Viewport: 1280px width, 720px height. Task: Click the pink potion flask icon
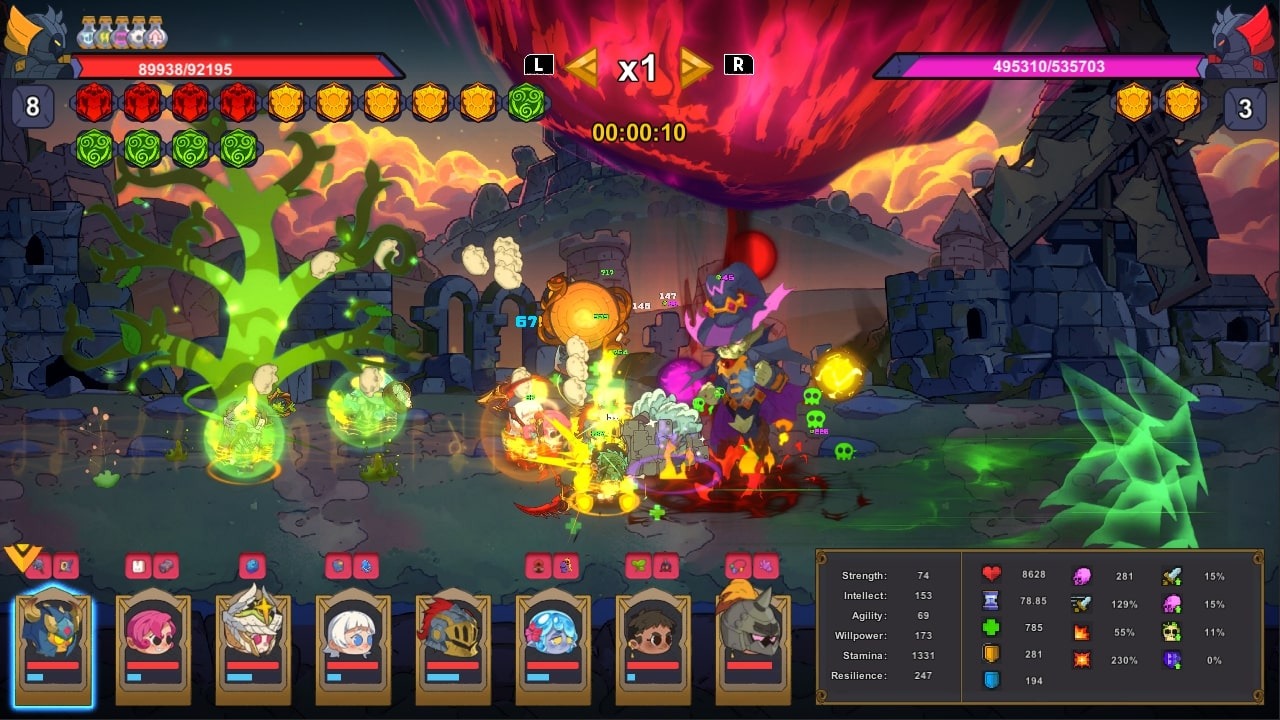(x=121, y=34)
